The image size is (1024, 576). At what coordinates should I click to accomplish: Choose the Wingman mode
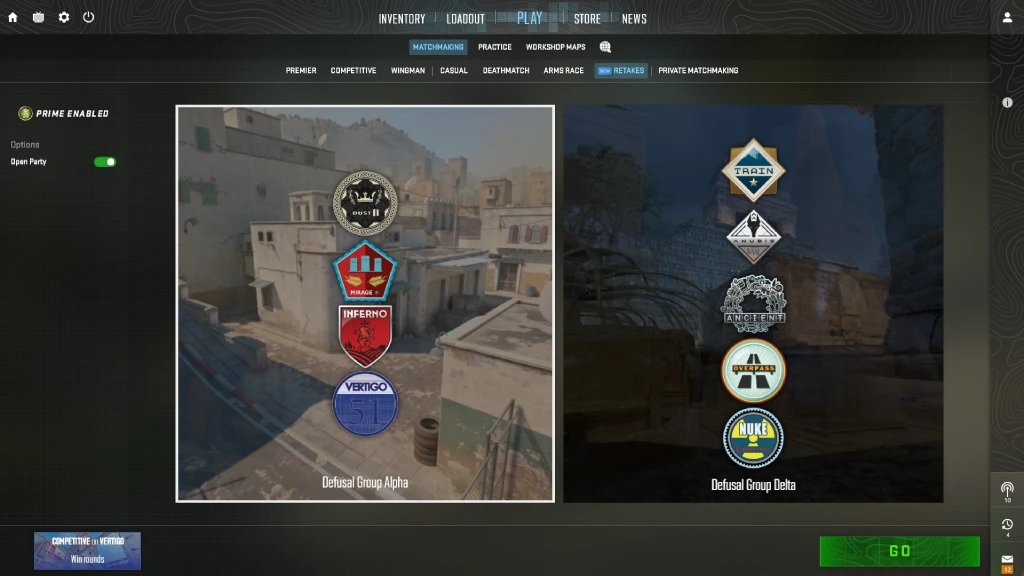click(407, 71)
